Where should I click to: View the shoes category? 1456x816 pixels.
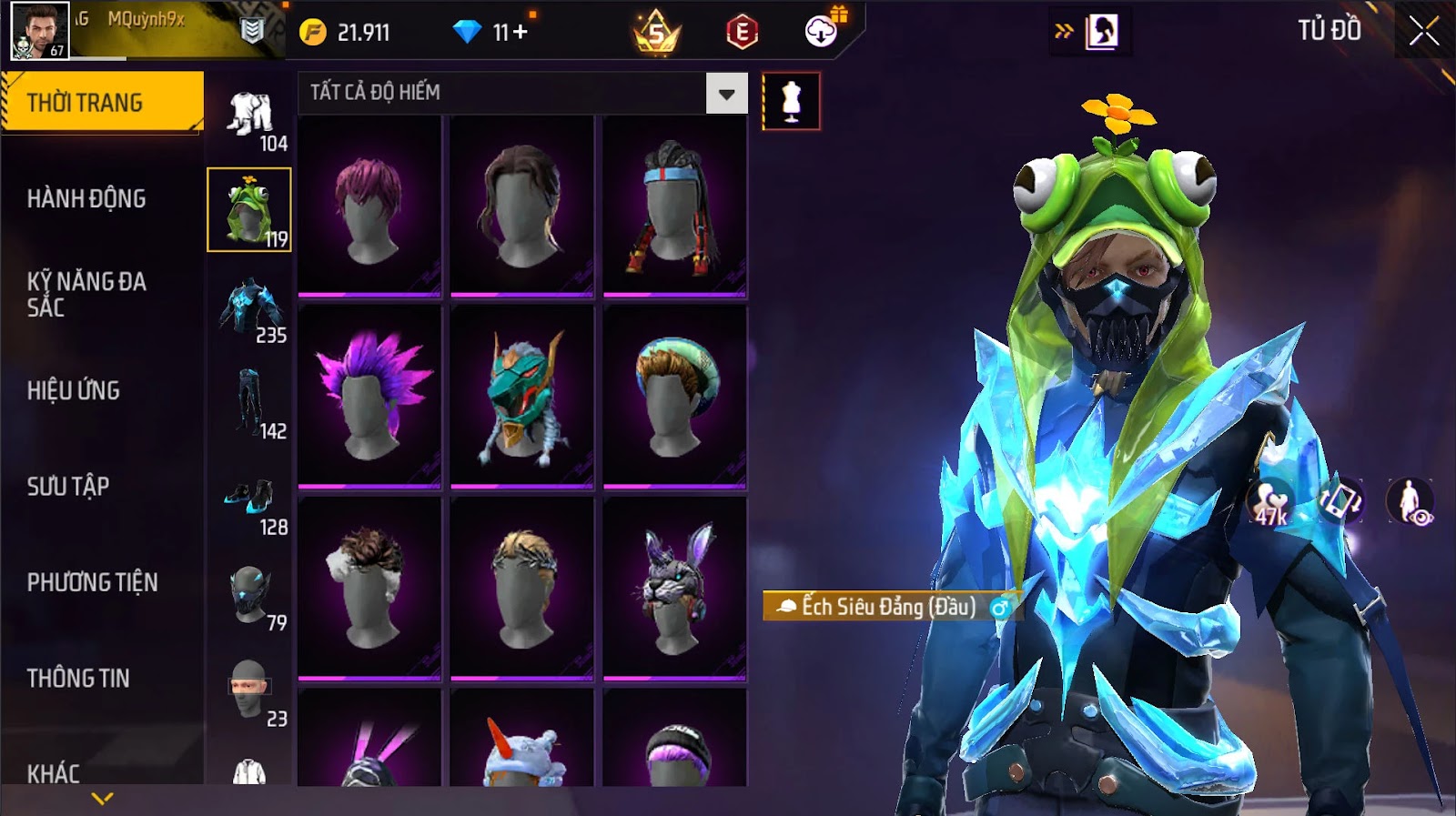249,499
